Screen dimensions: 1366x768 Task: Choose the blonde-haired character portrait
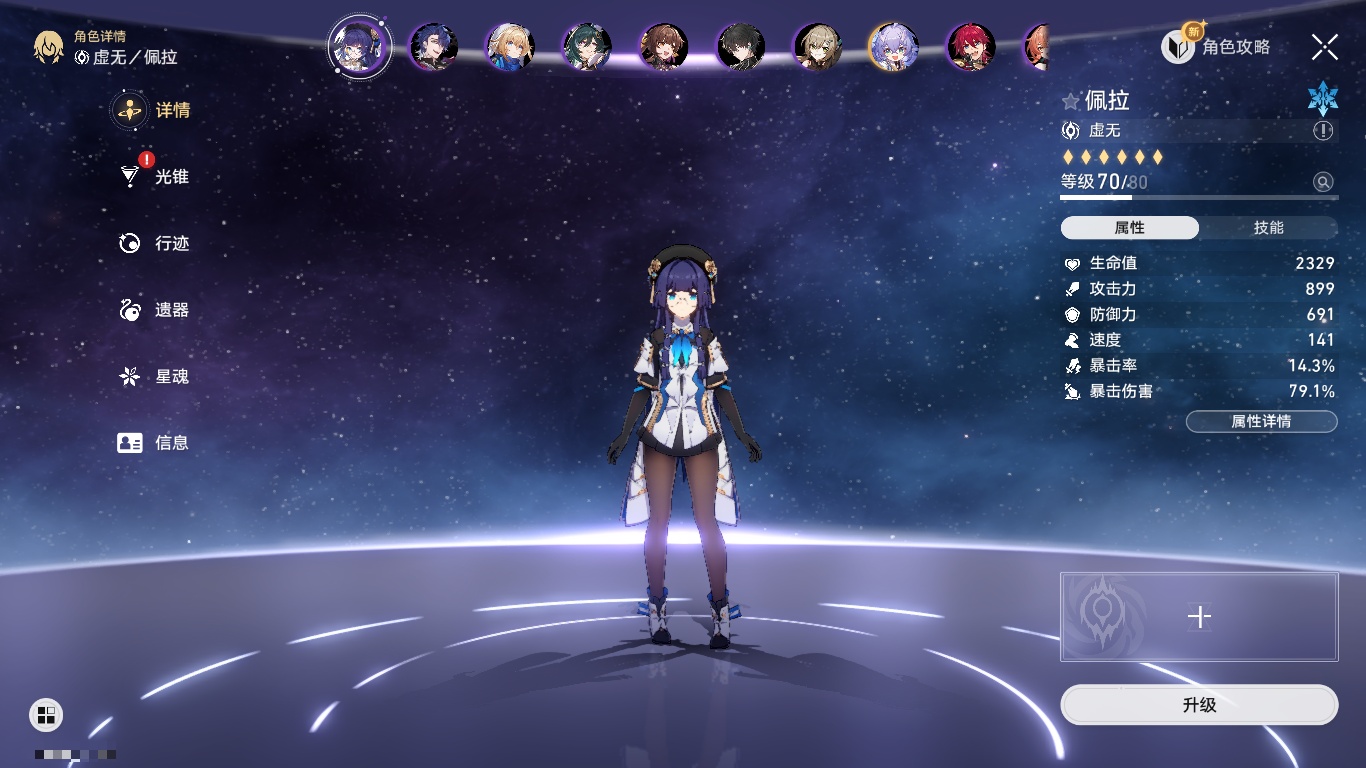pos(510,47)
